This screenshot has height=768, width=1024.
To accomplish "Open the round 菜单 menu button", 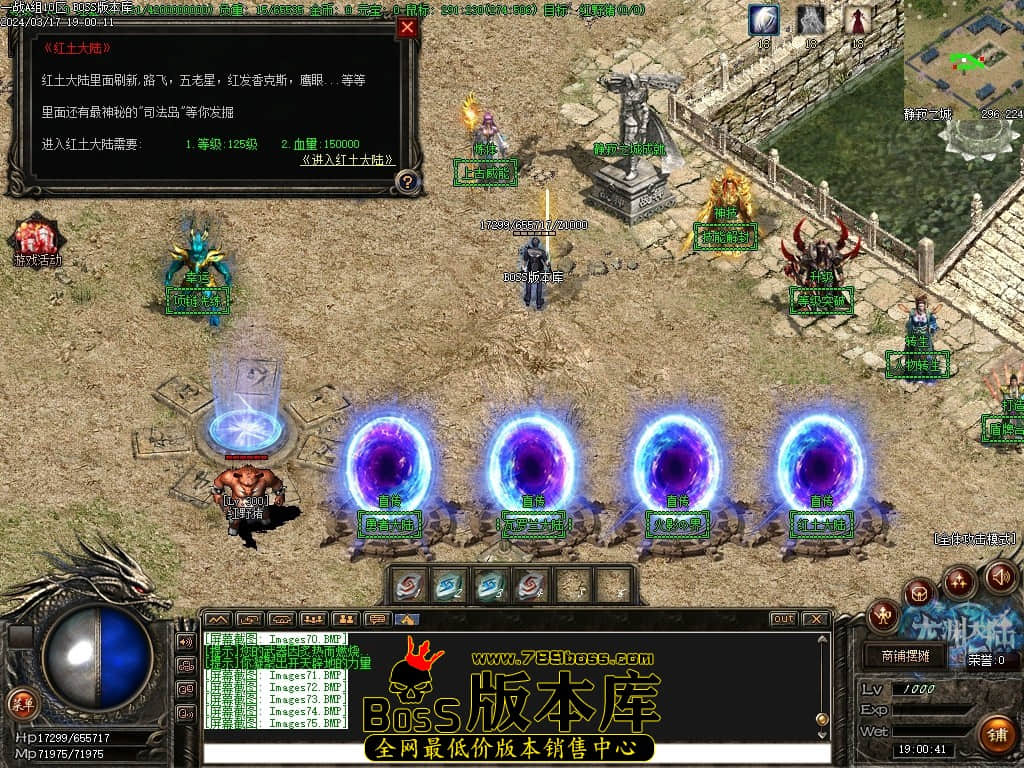I will coord(21,703).
